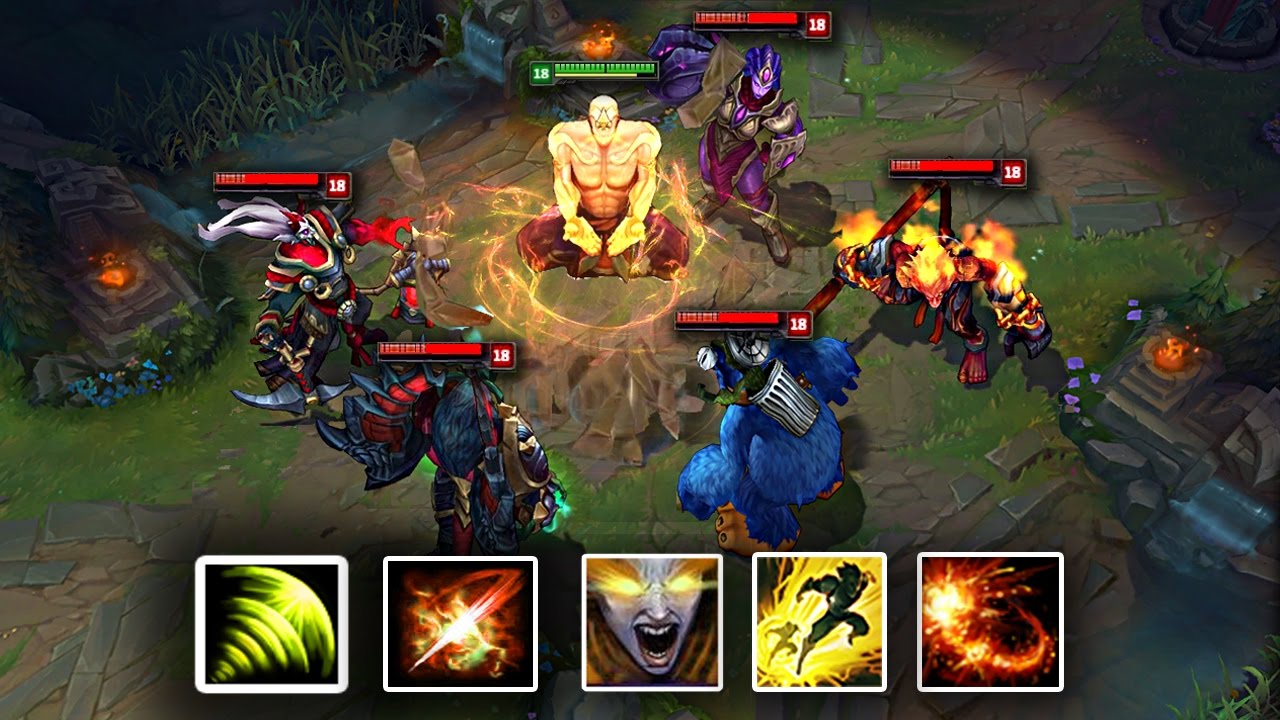
Task: Activate the green slash wave ability icon
Action: pos(271,624)
